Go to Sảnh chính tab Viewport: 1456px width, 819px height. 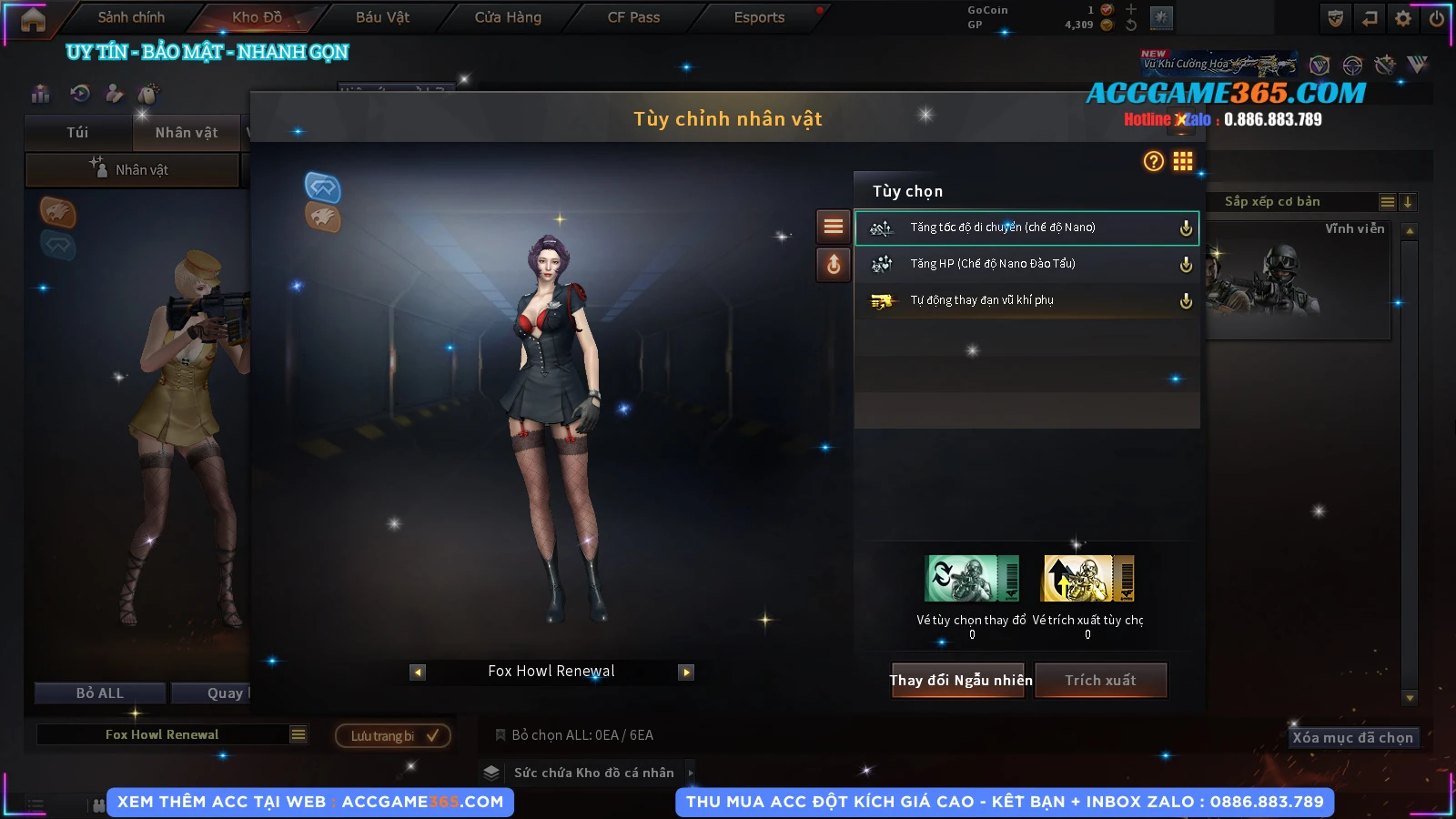point(131,17)
